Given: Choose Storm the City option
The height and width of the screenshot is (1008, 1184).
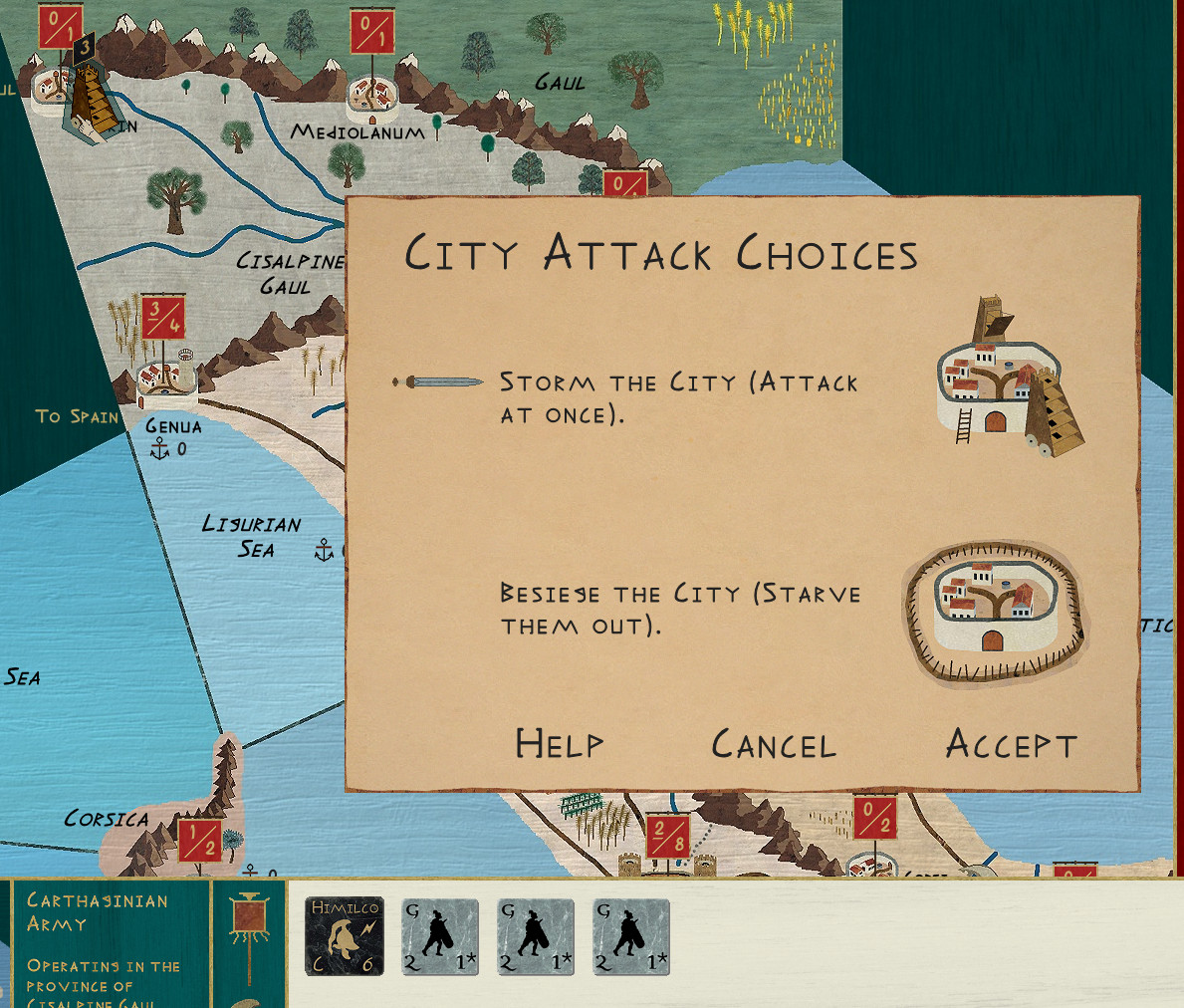Looking at the screenshot, I should [x=678, y=397].
